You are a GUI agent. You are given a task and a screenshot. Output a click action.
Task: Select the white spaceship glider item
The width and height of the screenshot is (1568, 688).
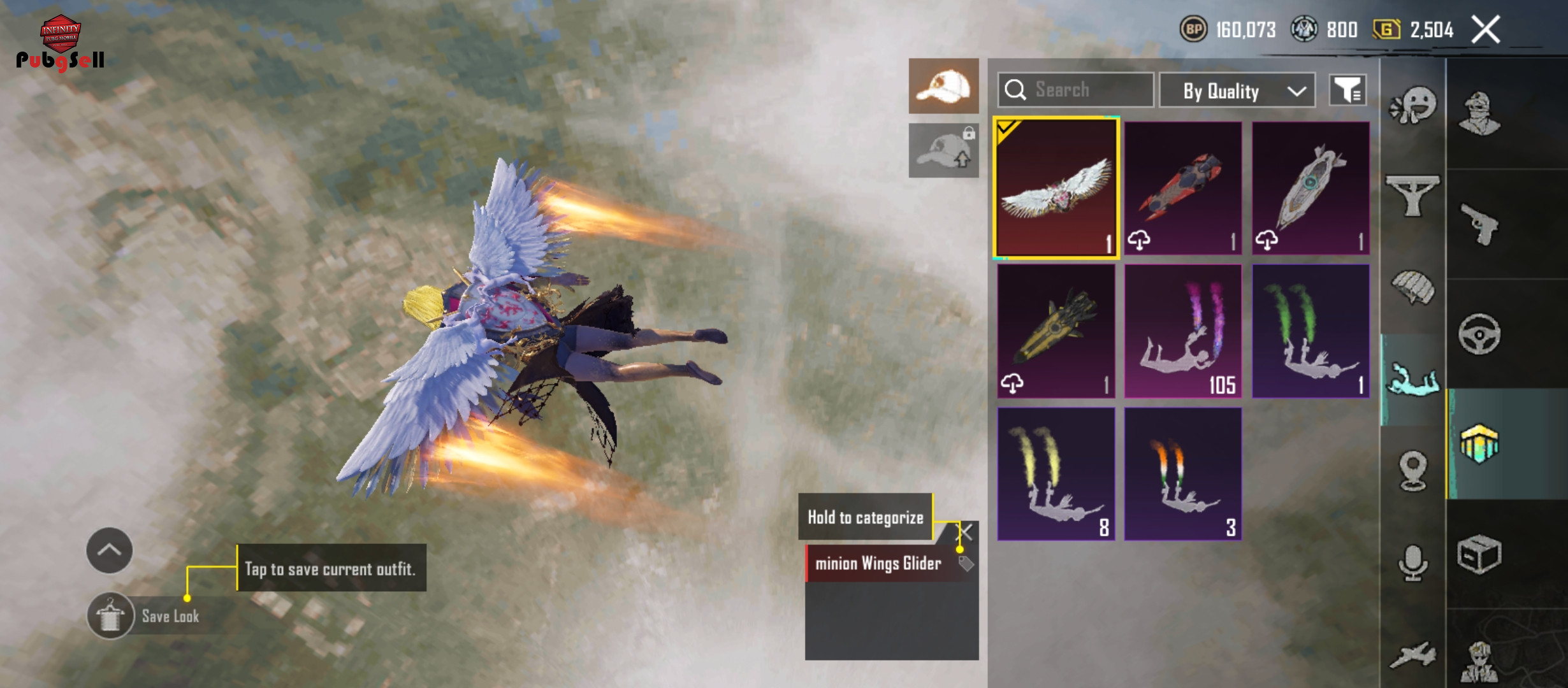(1310, 189)
